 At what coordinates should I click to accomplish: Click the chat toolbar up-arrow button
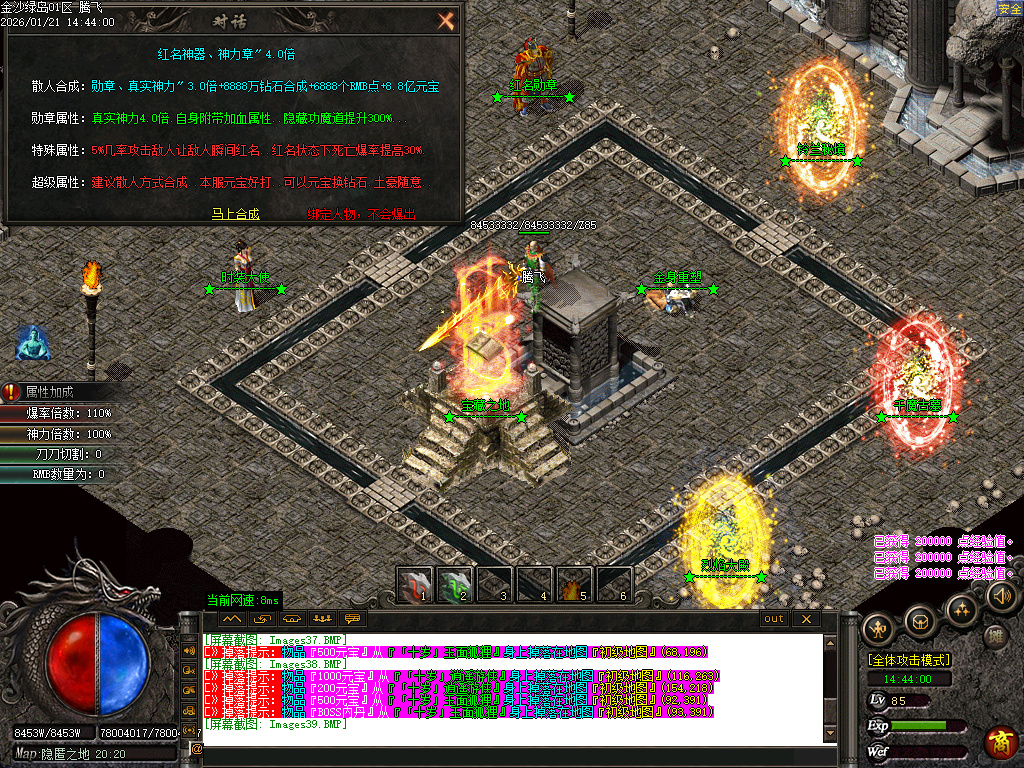232,619
